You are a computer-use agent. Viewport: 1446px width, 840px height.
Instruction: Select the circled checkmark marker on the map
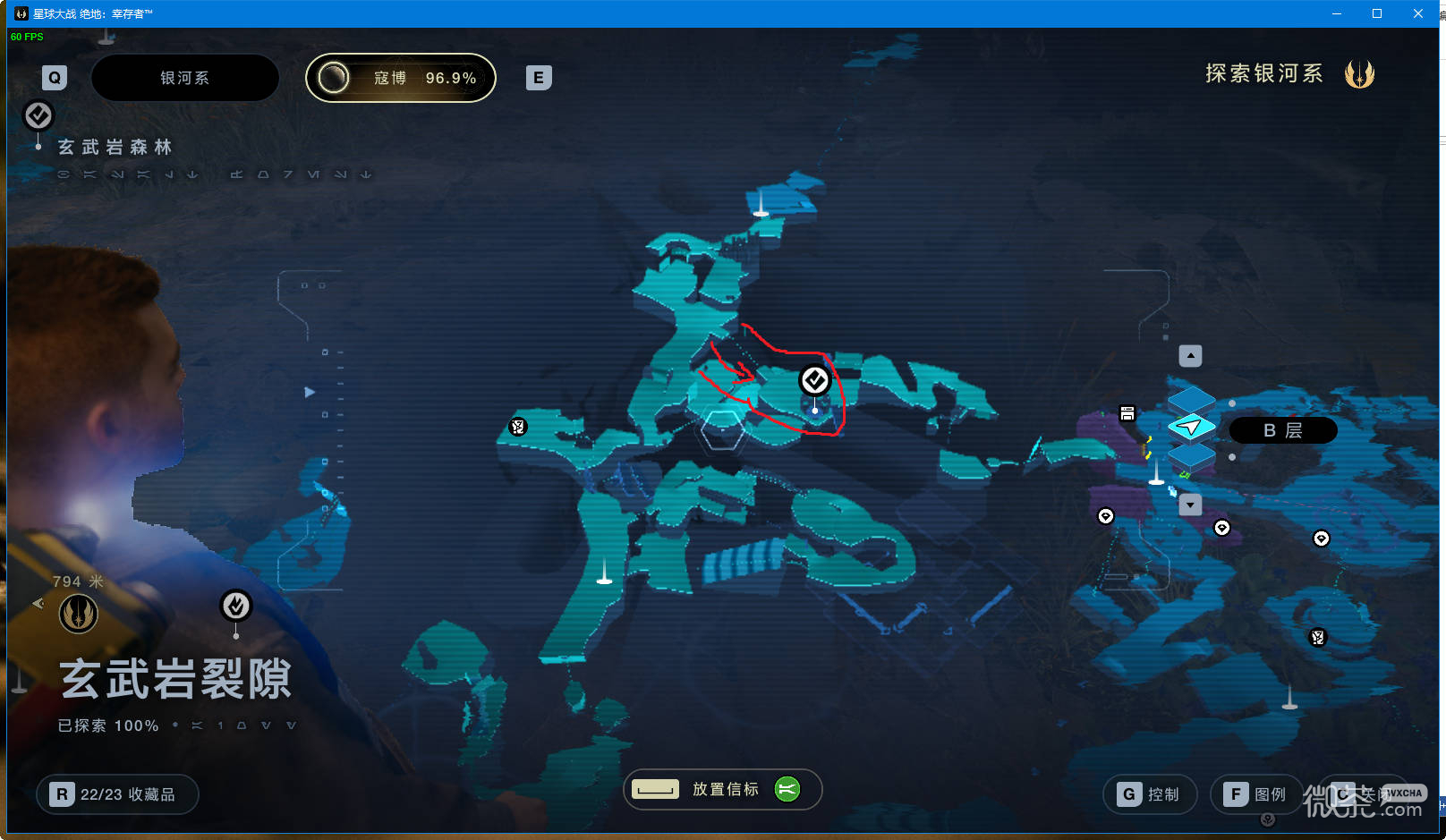pyautogui.click(x=814, y=381)
